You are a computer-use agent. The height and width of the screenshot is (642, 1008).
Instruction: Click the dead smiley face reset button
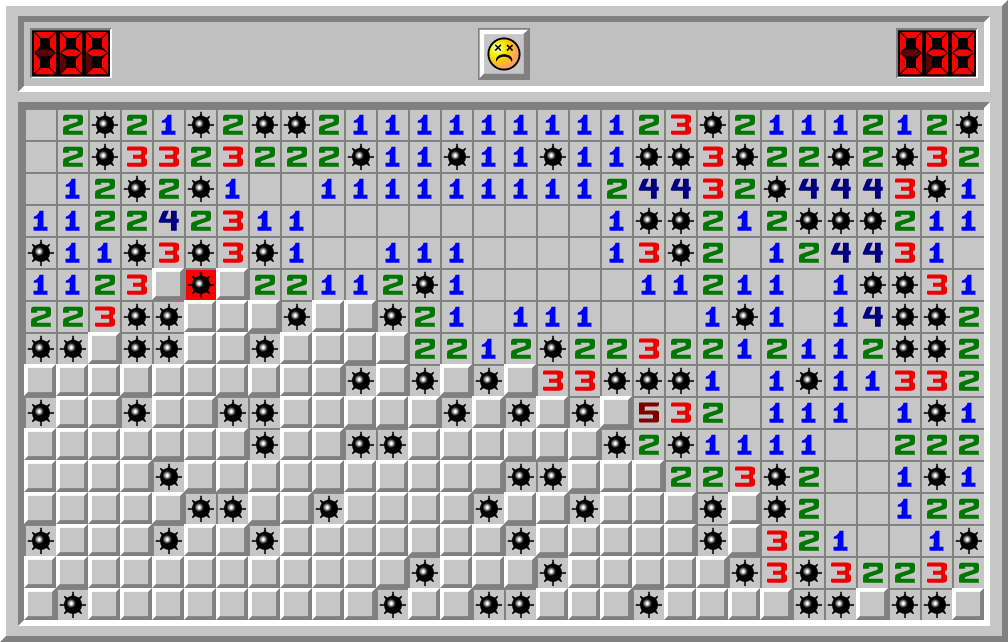(x=503, y=54)
